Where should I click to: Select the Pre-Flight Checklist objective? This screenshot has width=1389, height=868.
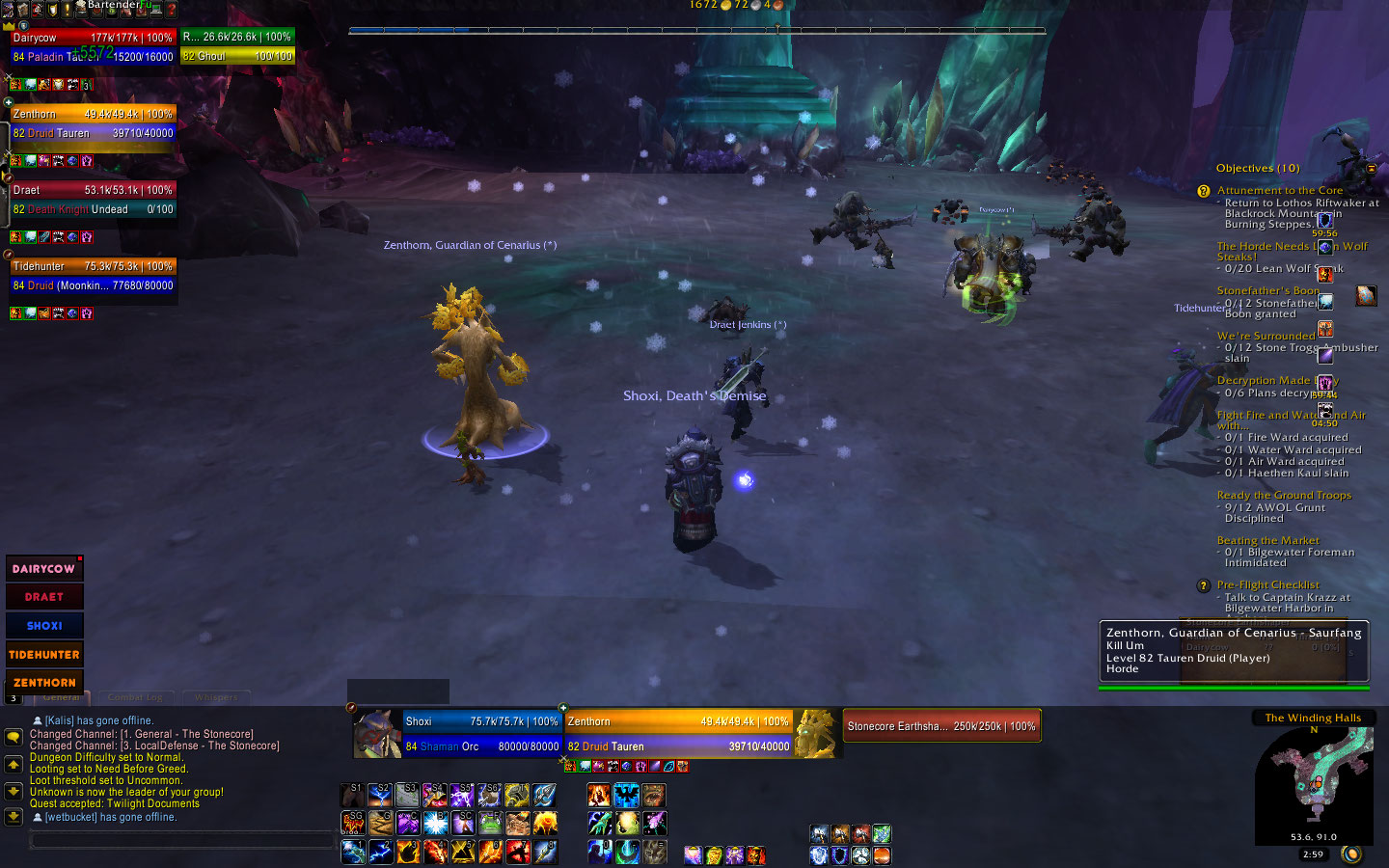(x=1267, y=585)
